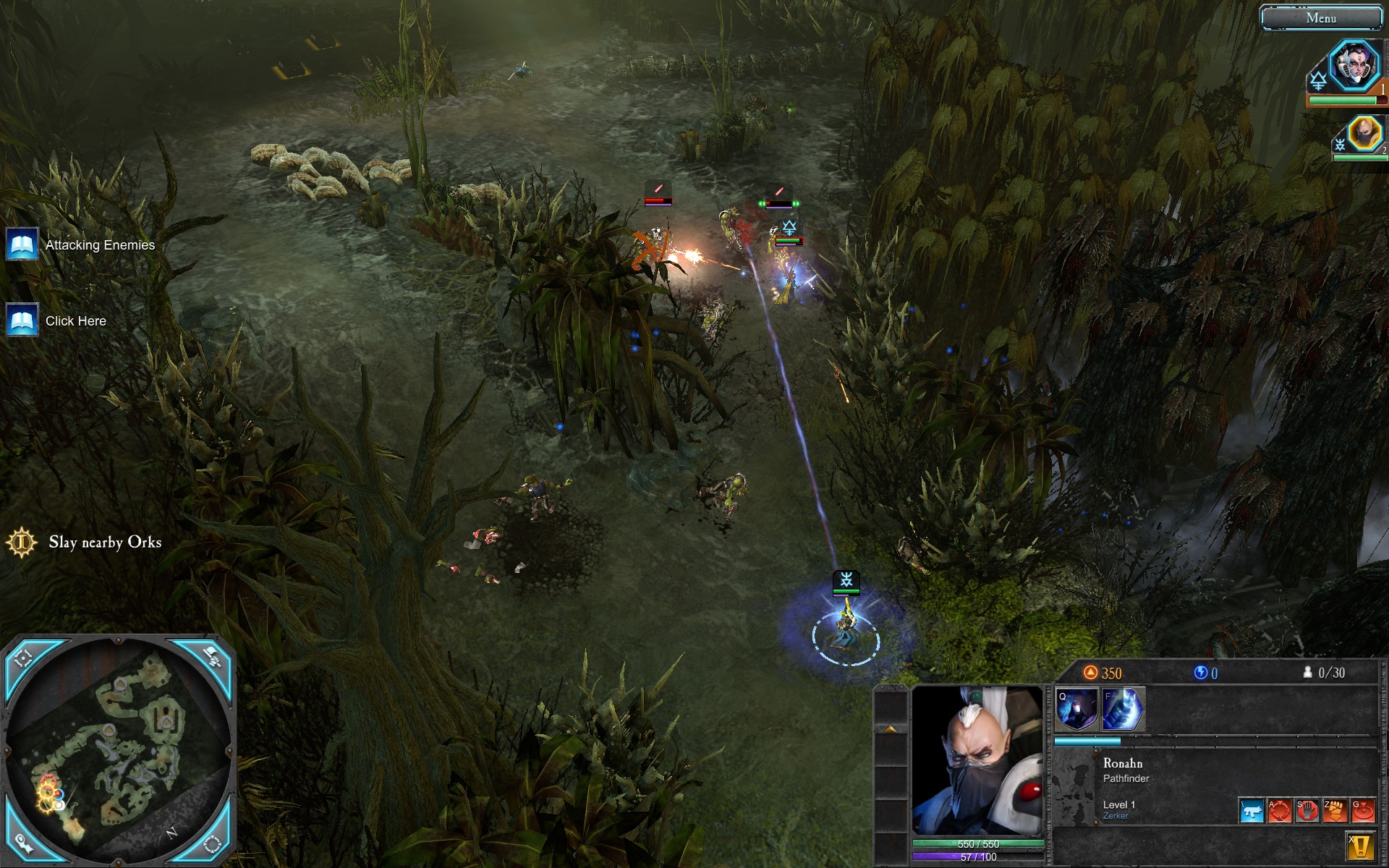Select squad 2 Ronahn's small portrait
This screenshot has width=1389, height=868.
(x=1364, y=134)
